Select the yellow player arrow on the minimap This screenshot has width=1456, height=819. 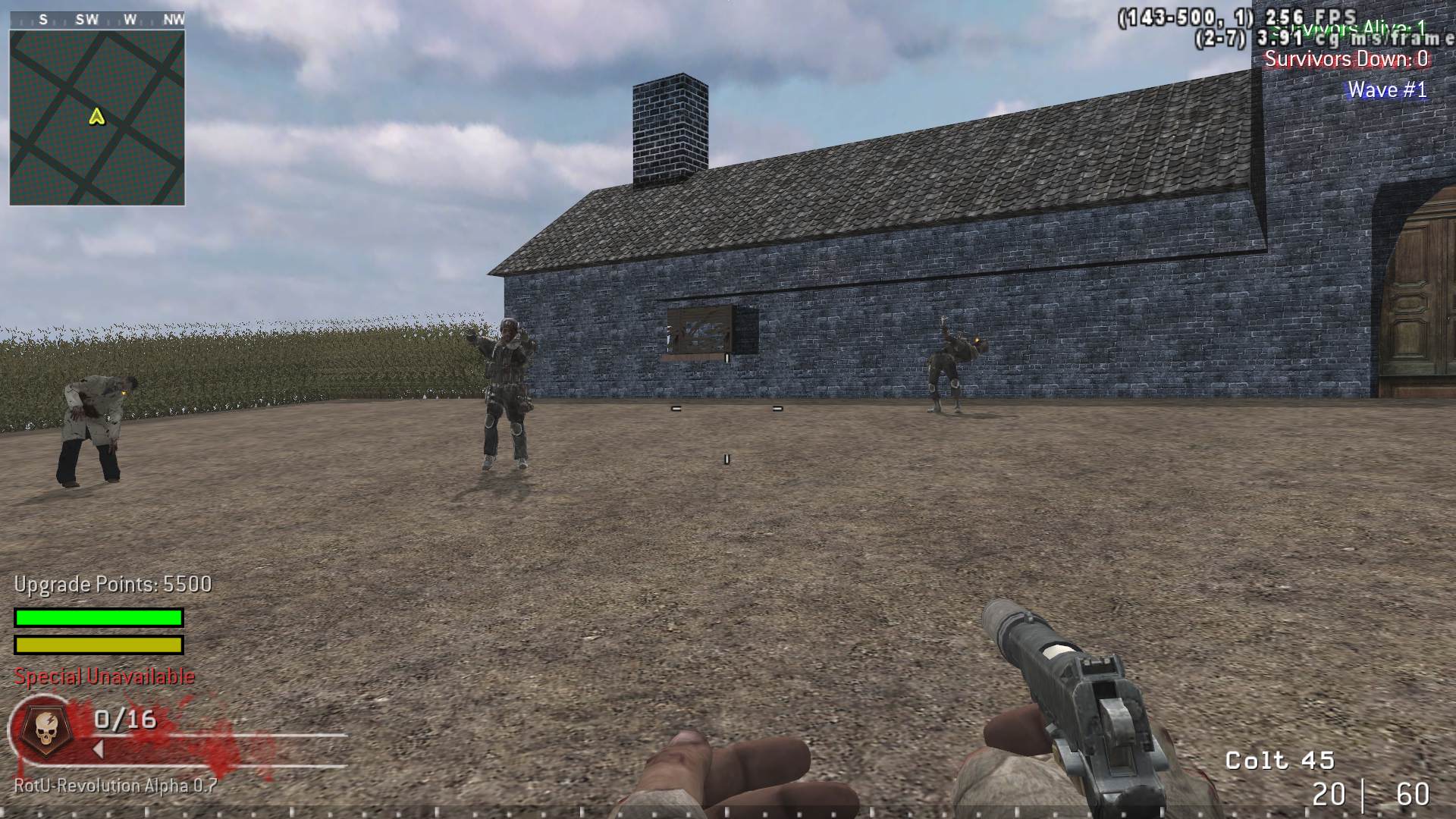(x=96, y=118)
